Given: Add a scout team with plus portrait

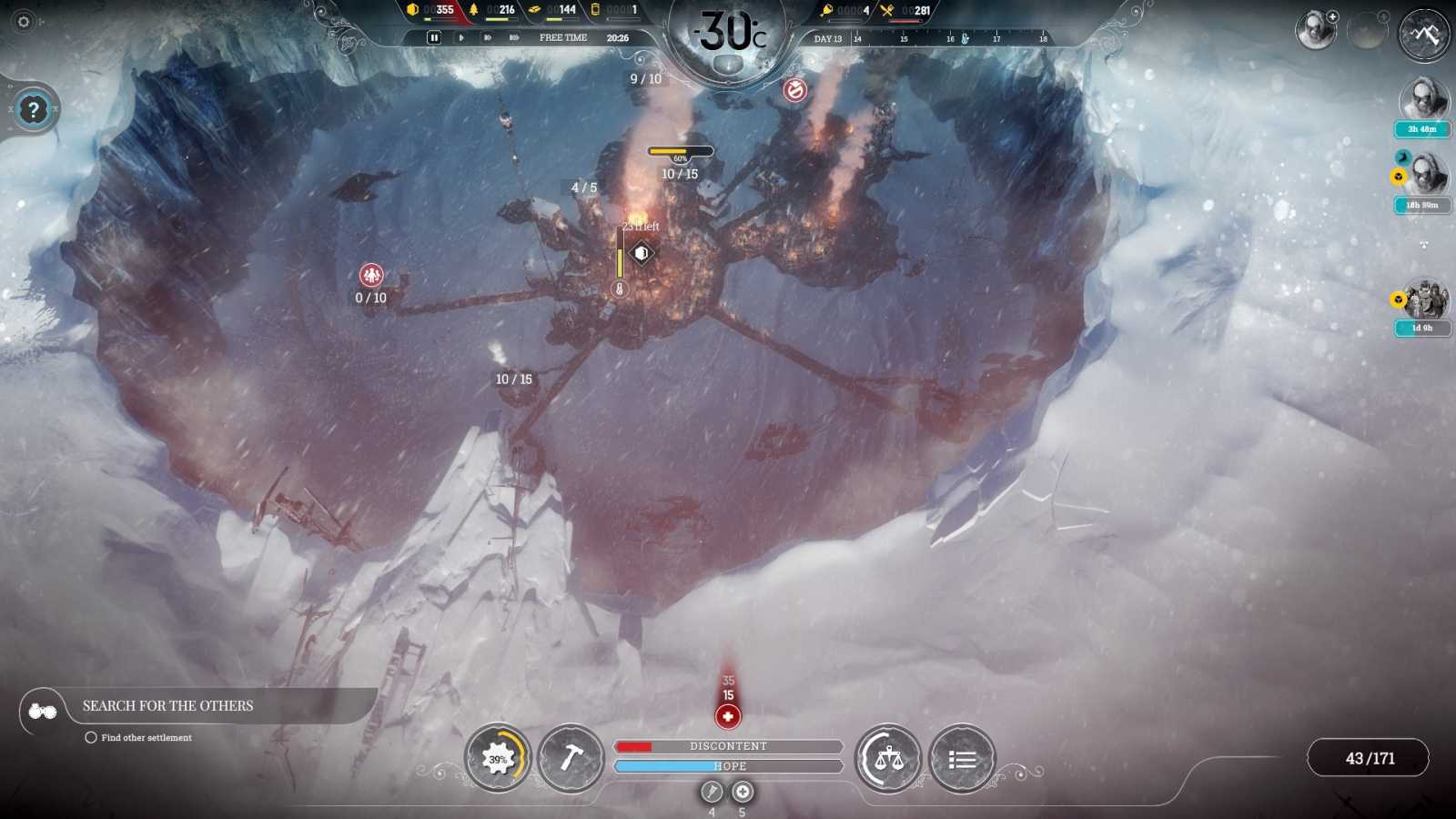Looking at the screenshot, I should click(x=1316, y=31).
